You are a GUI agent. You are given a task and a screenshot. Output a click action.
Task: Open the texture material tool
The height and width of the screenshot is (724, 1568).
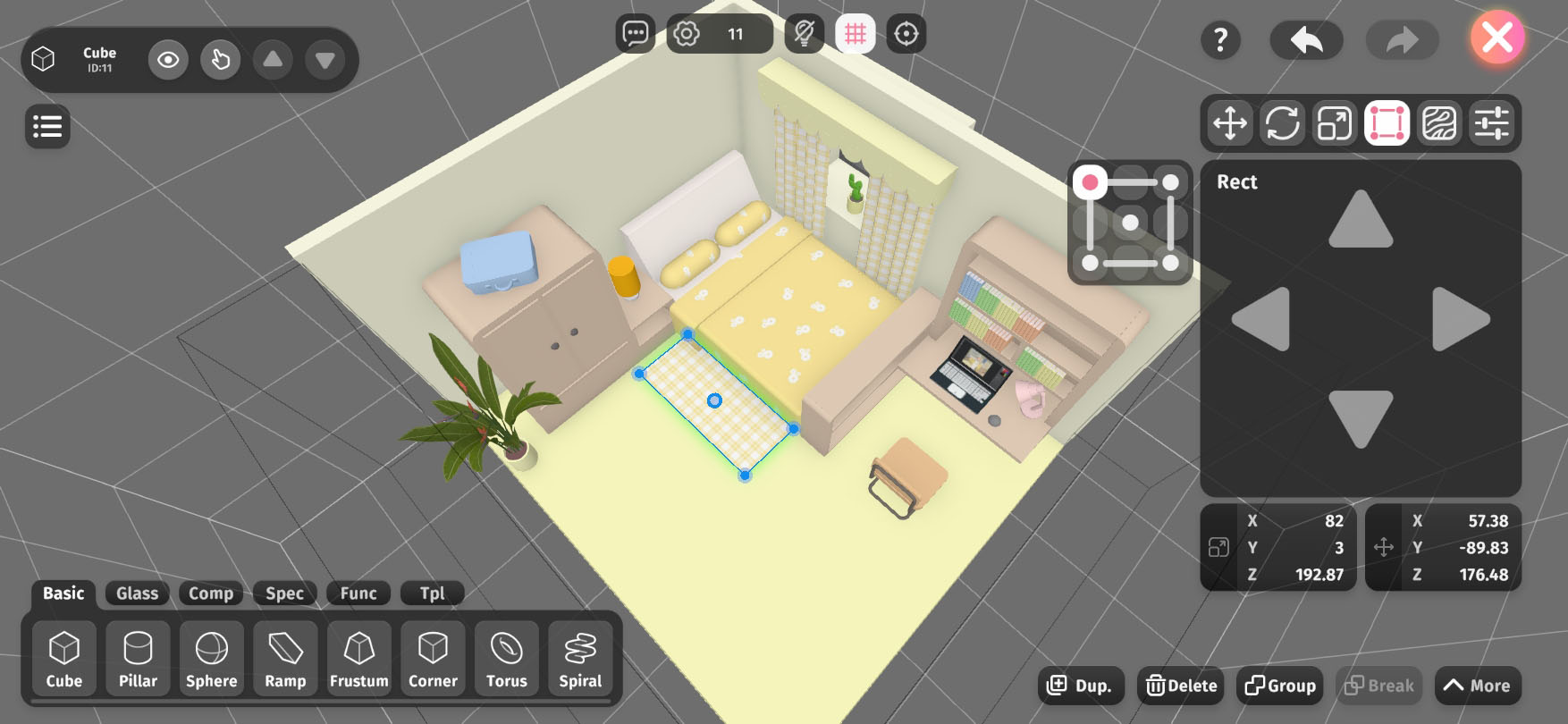pyautogui.click(x=1438, y=122)
